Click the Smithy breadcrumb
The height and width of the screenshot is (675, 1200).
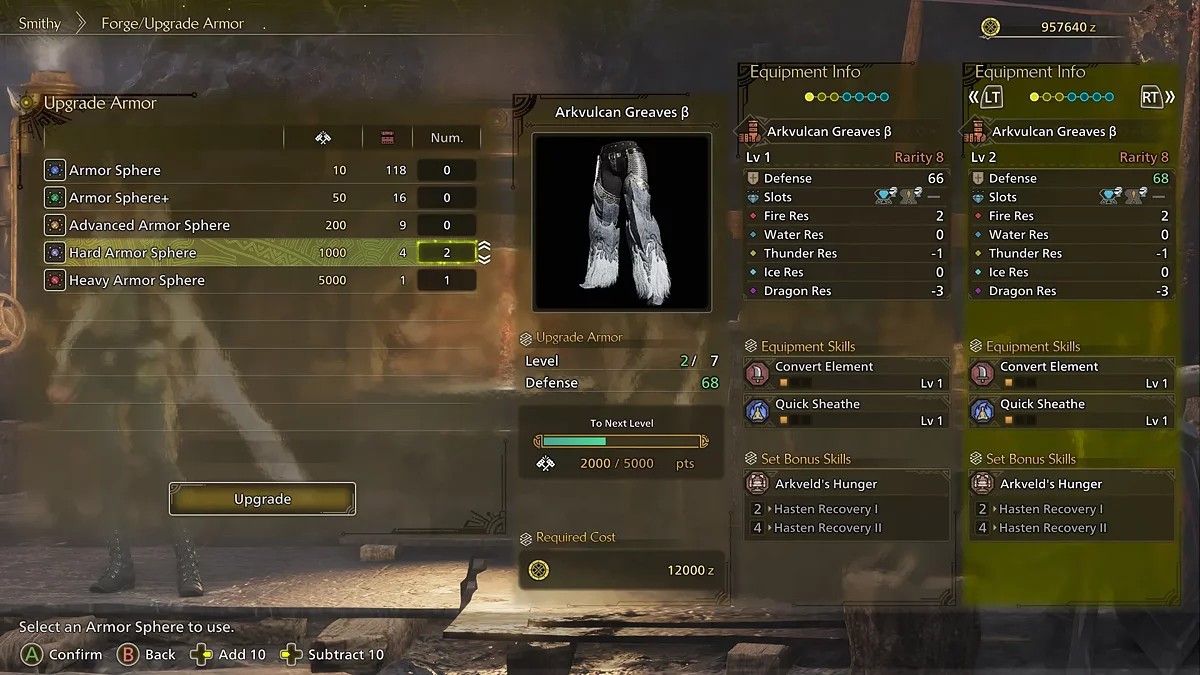40,23
